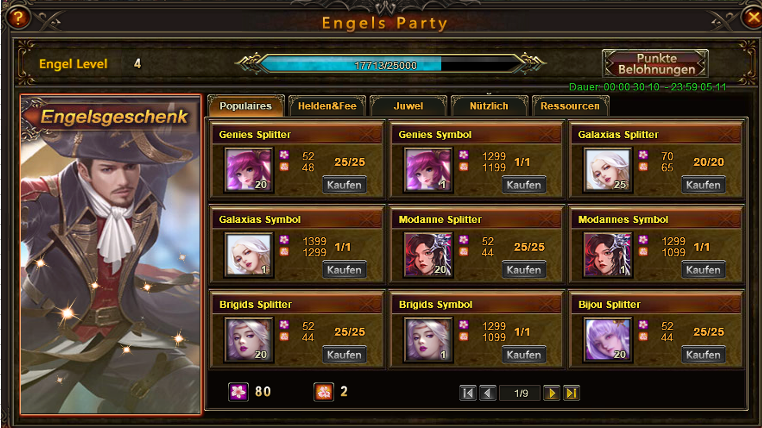
Task: Select the Populaires tab
Action: coord(246,106)
